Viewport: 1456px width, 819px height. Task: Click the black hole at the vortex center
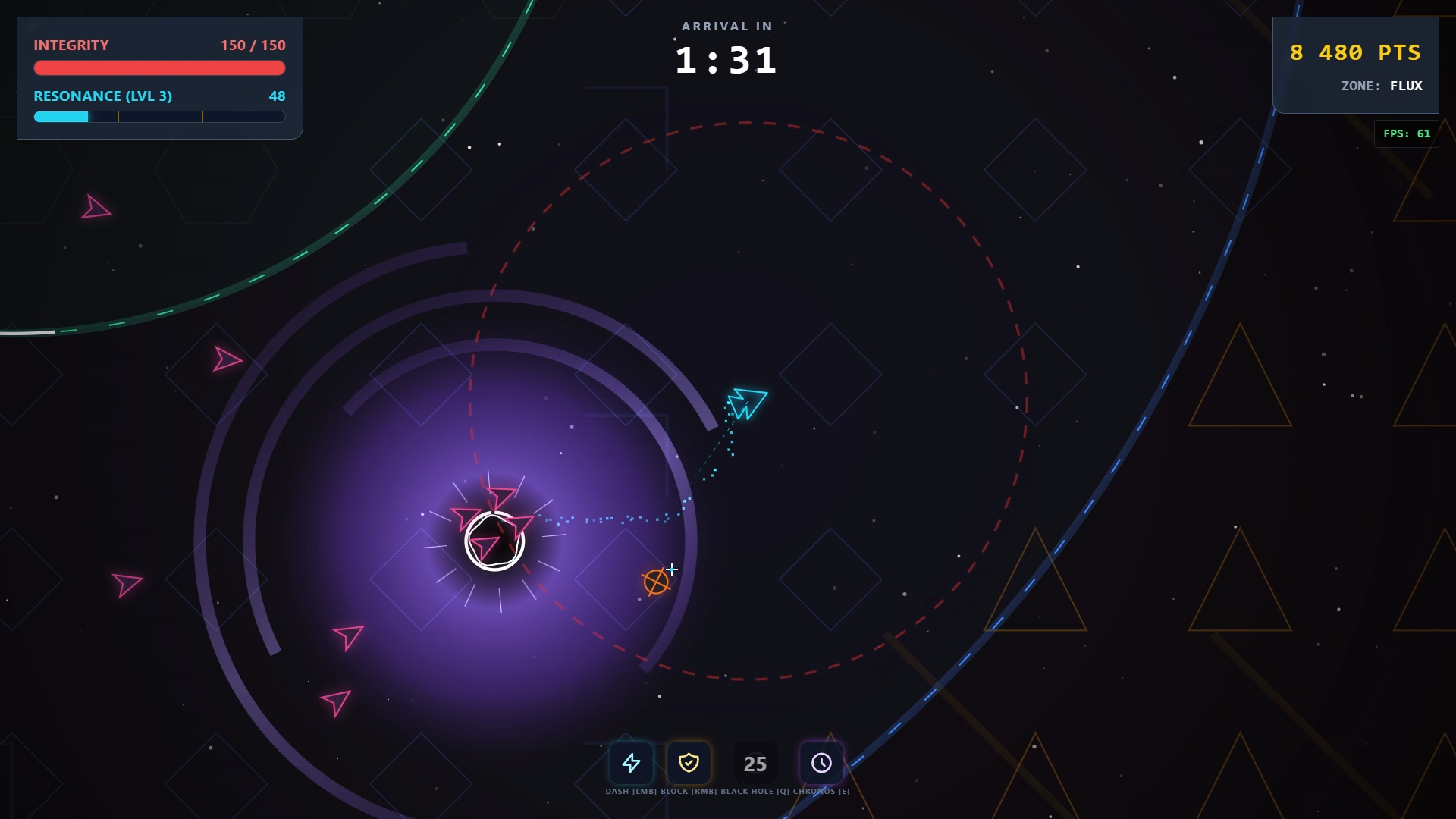coord(495,541)
